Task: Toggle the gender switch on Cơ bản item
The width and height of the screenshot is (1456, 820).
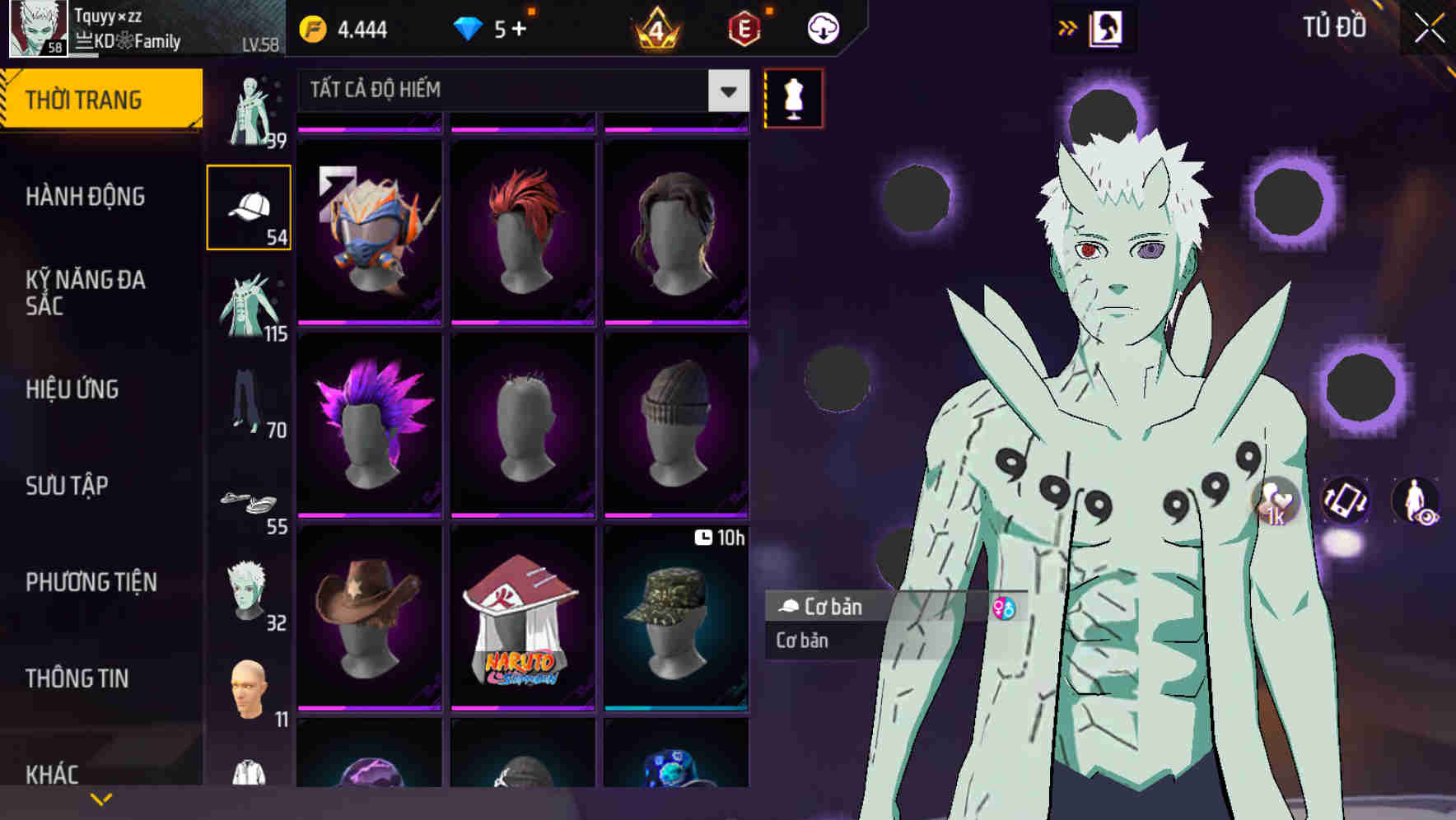Action: click(x=1004, y=608)
